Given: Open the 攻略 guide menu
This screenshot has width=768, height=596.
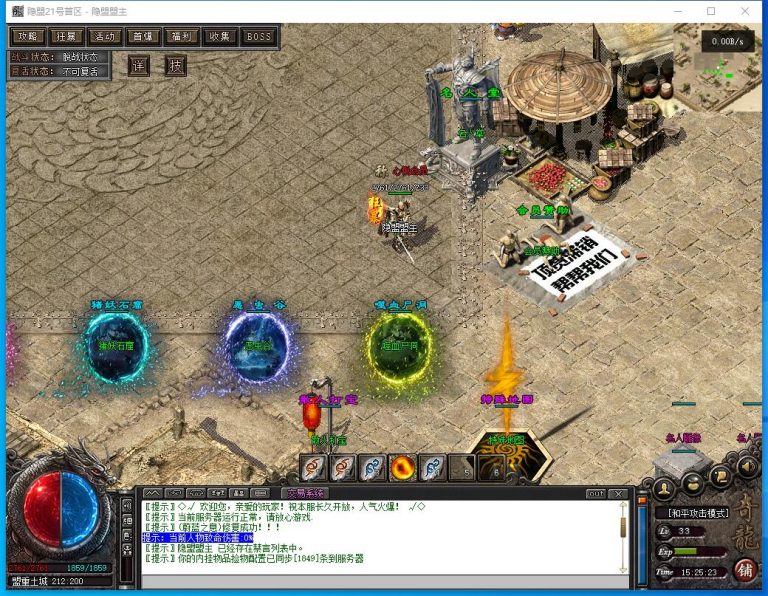Looking at the screenshot, I should (27, 36).
